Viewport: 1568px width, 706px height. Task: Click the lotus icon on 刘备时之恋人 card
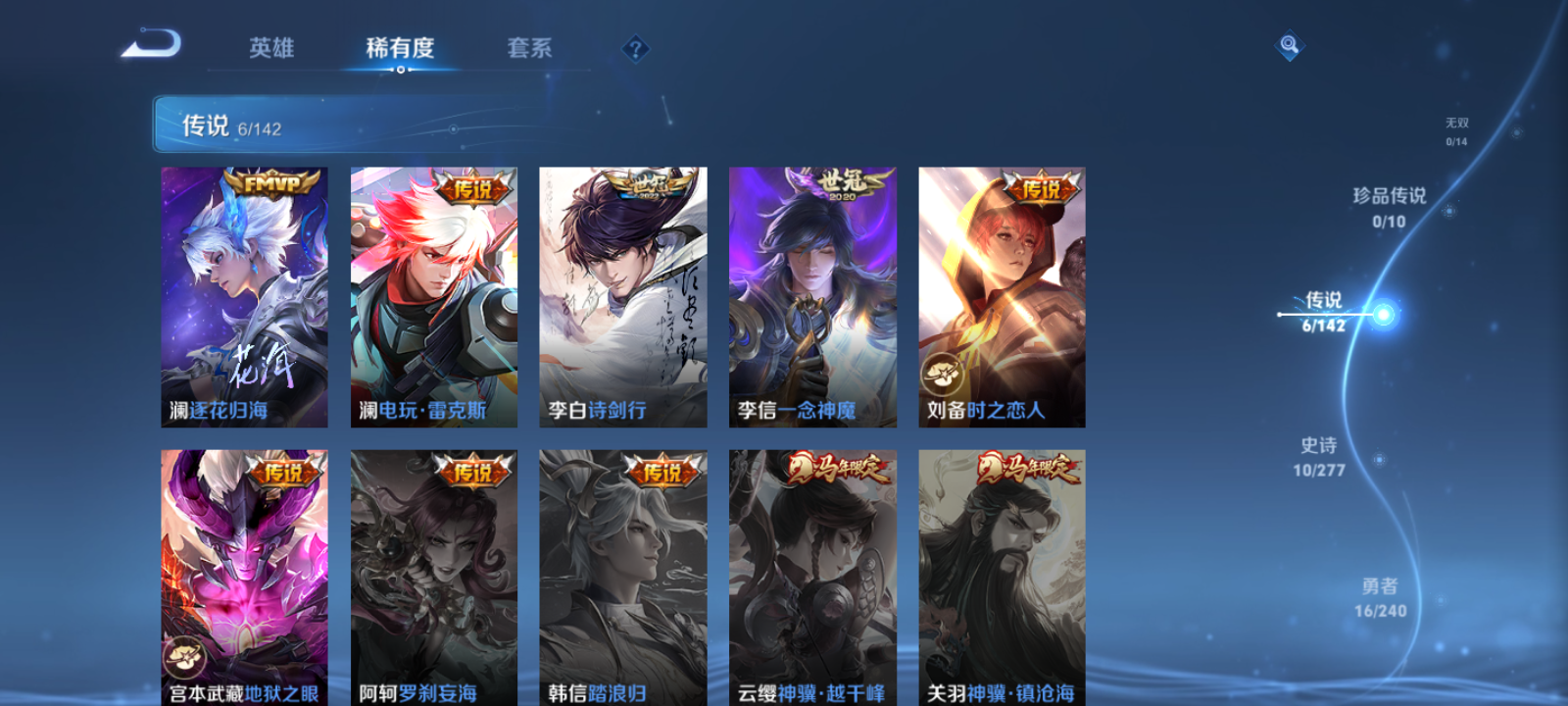coord(942,372)
